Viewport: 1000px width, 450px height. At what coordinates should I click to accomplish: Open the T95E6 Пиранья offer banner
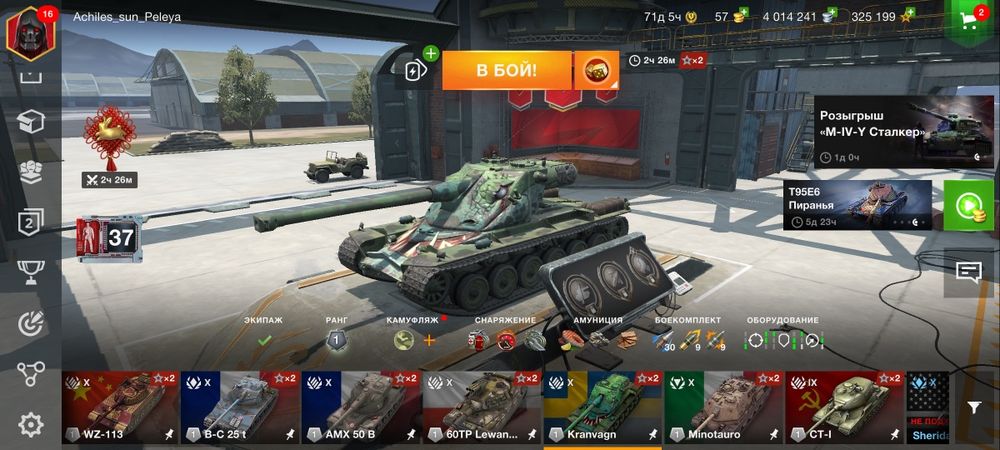(x=858, y=205)
